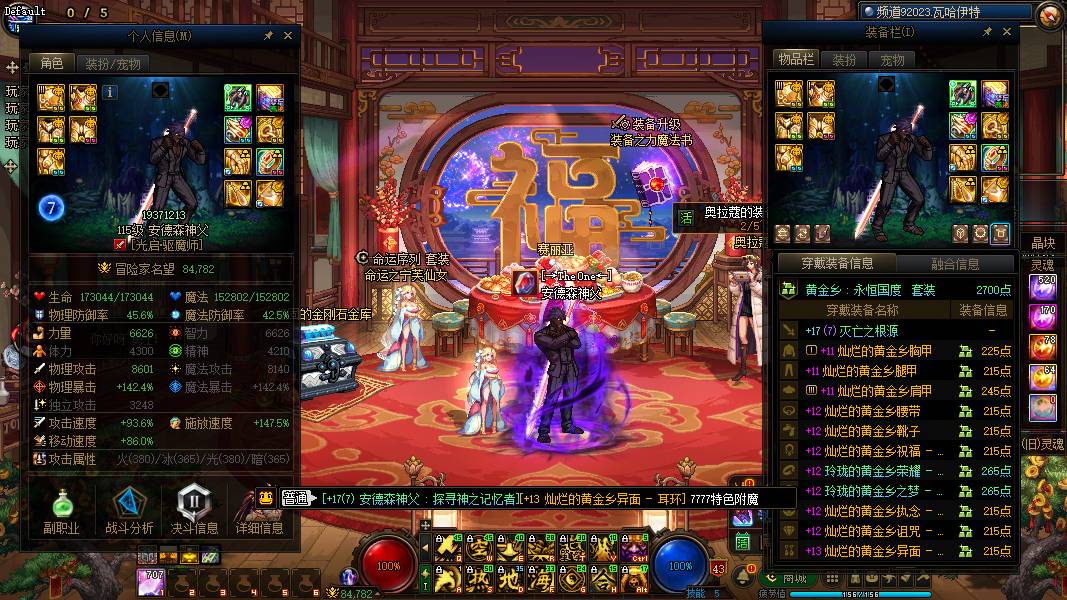The image size is (1067, 600).
Task: Select the 物品栏 inventory tab
Action: [x=797, y=60]
